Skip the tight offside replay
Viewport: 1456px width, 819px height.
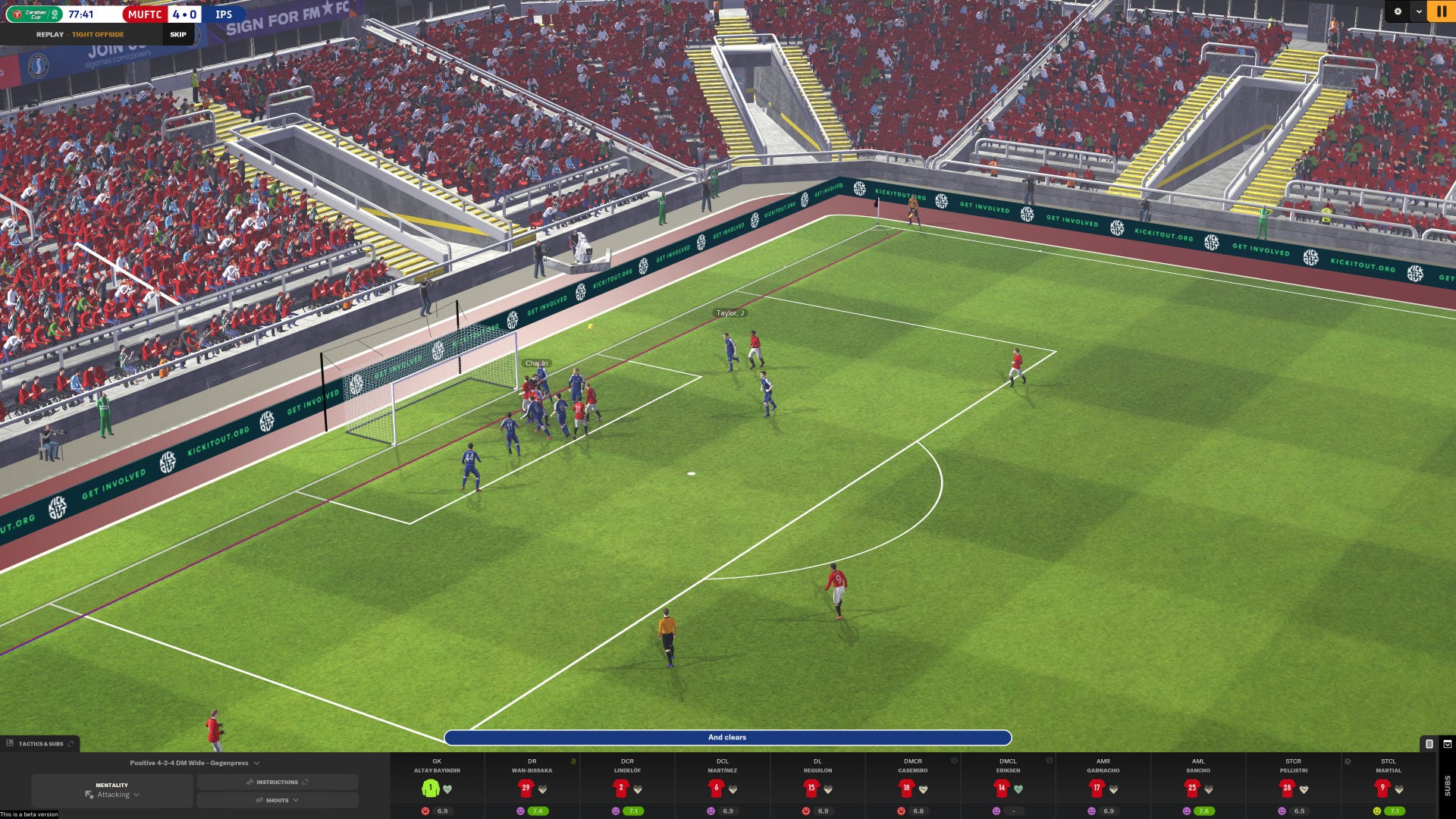click(x=177, y=34)
